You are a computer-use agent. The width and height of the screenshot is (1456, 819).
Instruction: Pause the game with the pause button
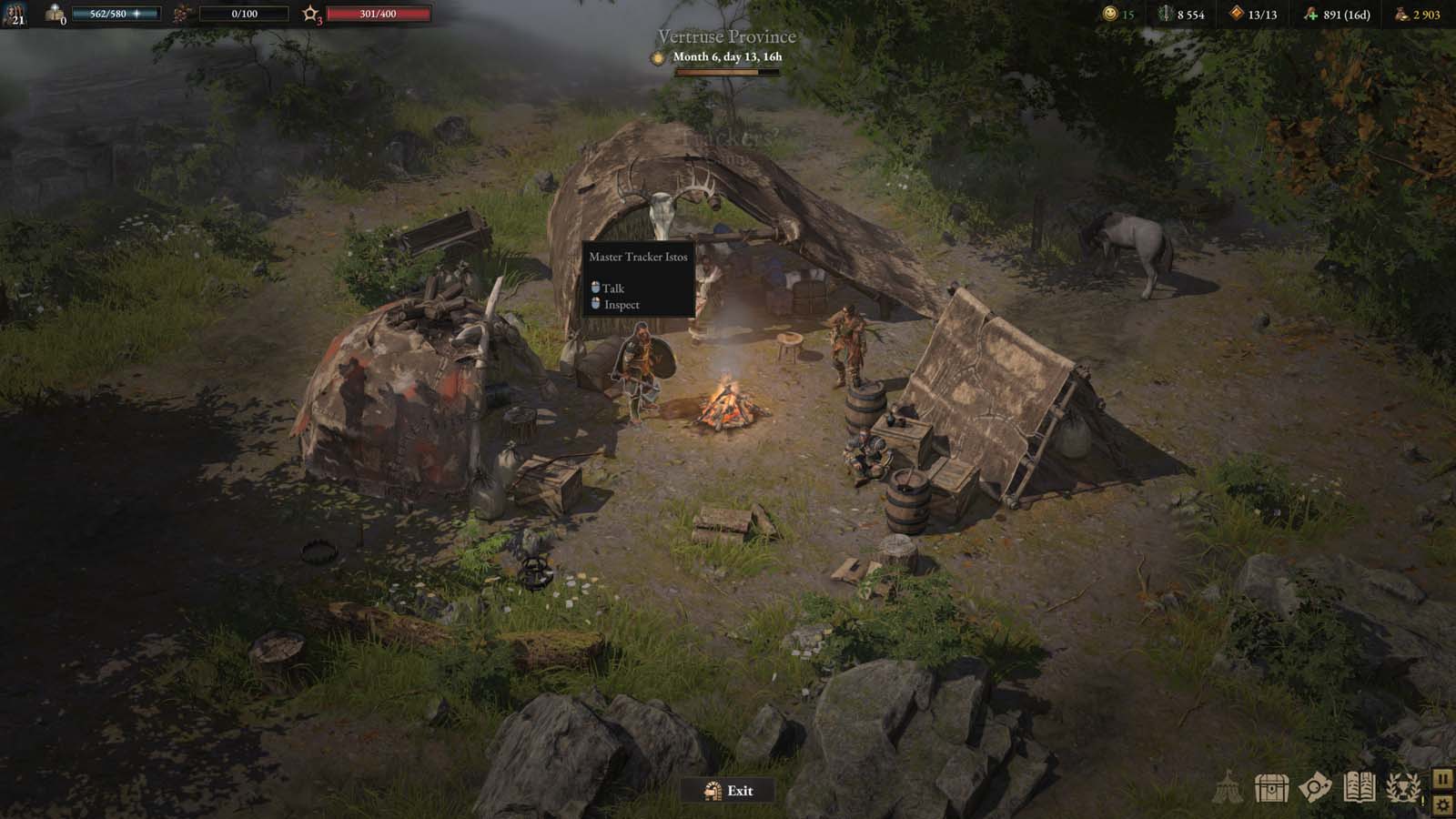click(1444, 780)
